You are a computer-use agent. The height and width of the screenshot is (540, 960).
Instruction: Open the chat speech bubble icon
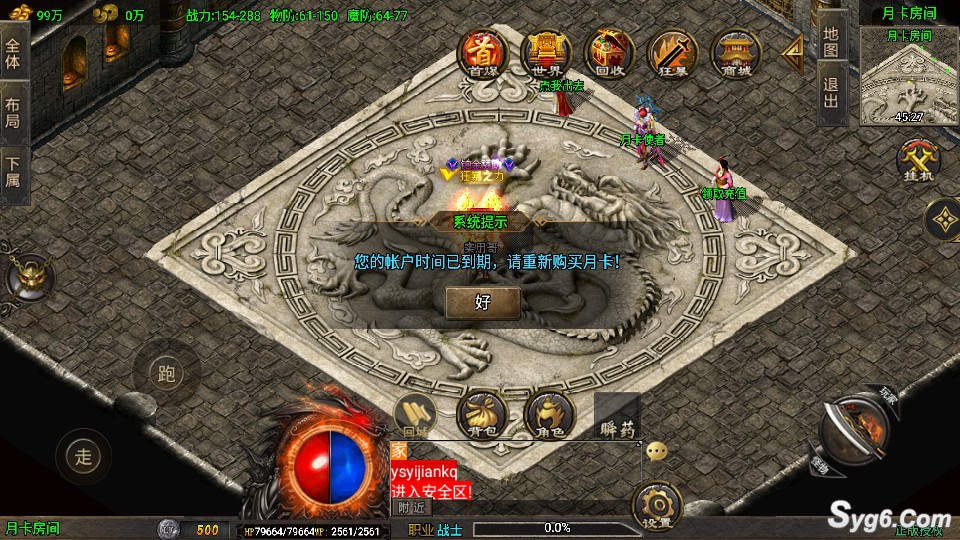click(x=657, y=451)
